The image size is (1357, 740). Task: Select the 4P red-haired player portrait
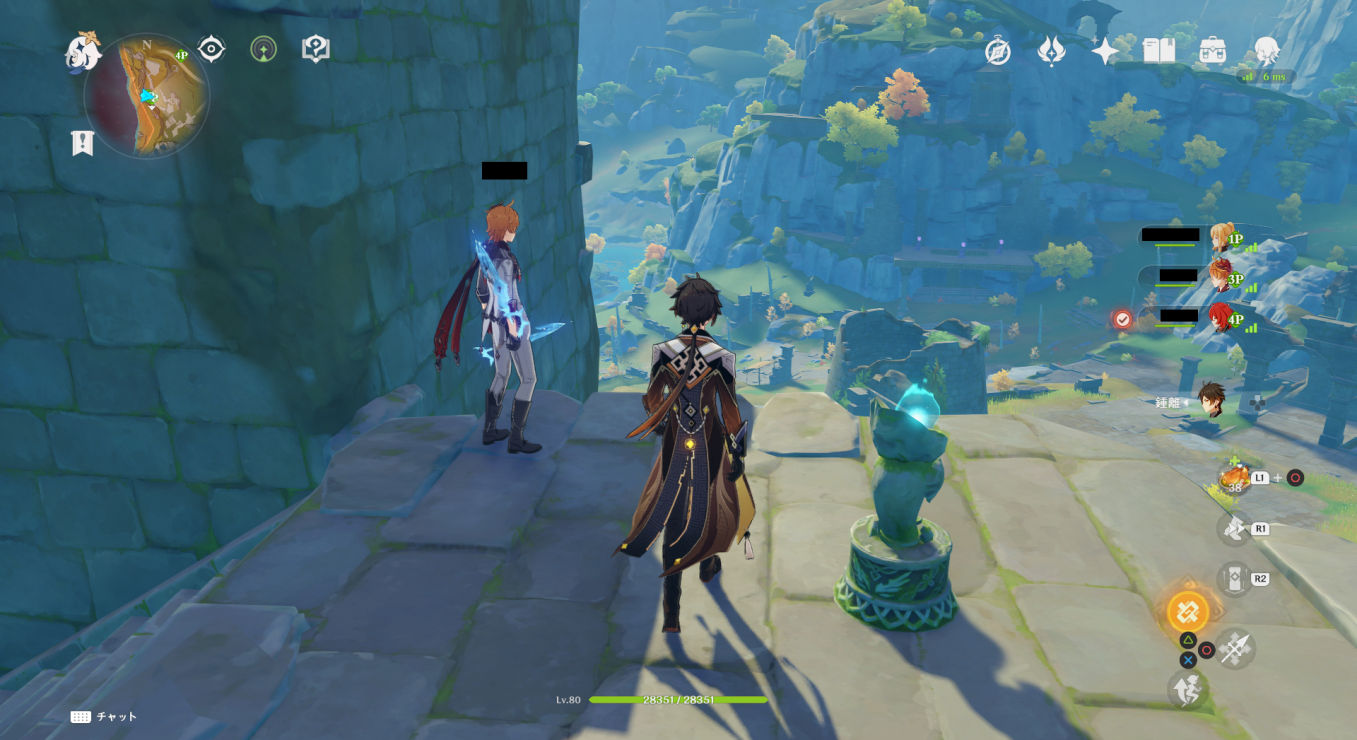click(x=1220, y=318)
